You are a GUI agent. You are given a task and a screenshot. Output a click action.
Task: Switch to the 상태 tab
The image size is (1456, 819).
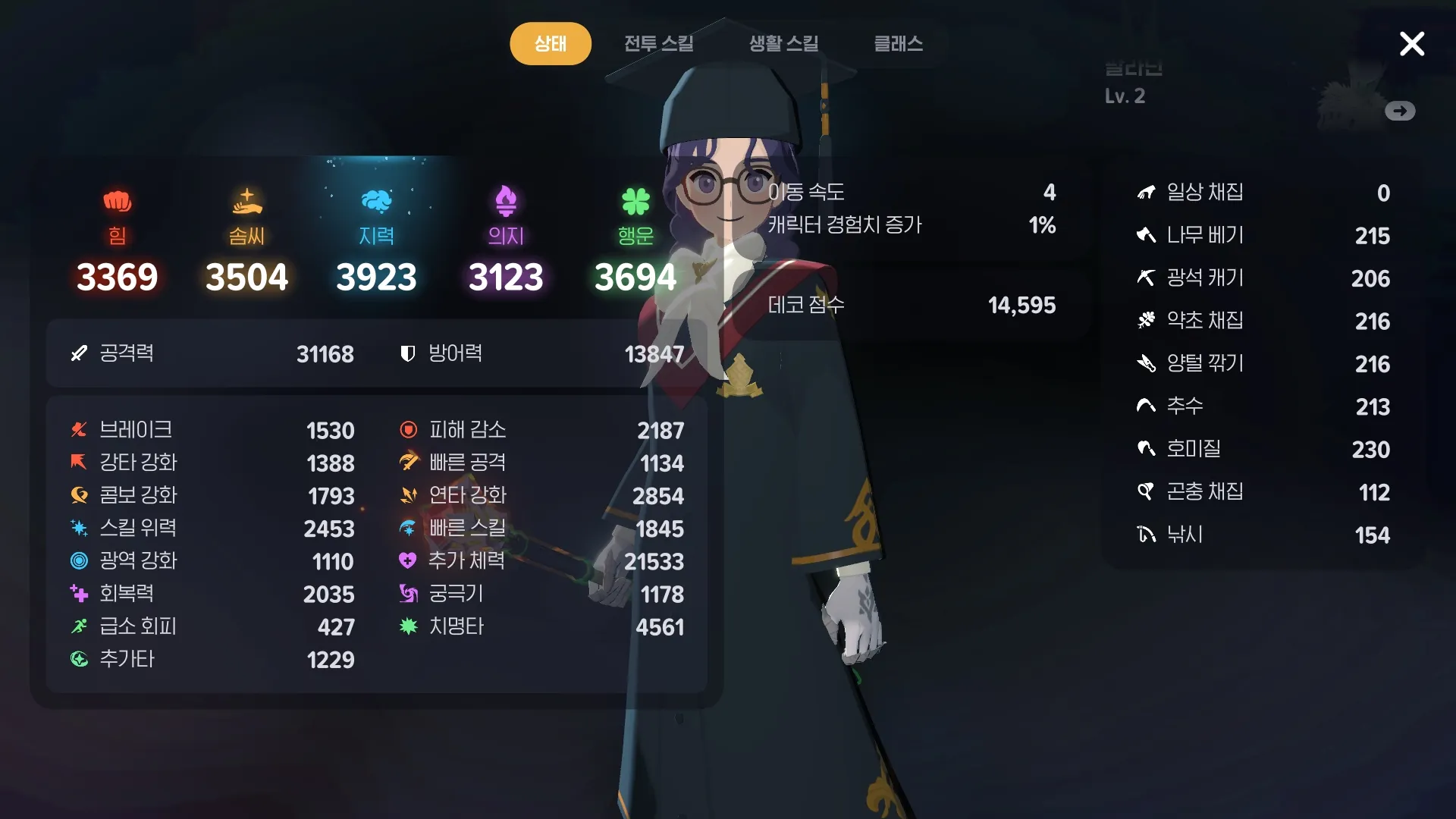[550, 43]
